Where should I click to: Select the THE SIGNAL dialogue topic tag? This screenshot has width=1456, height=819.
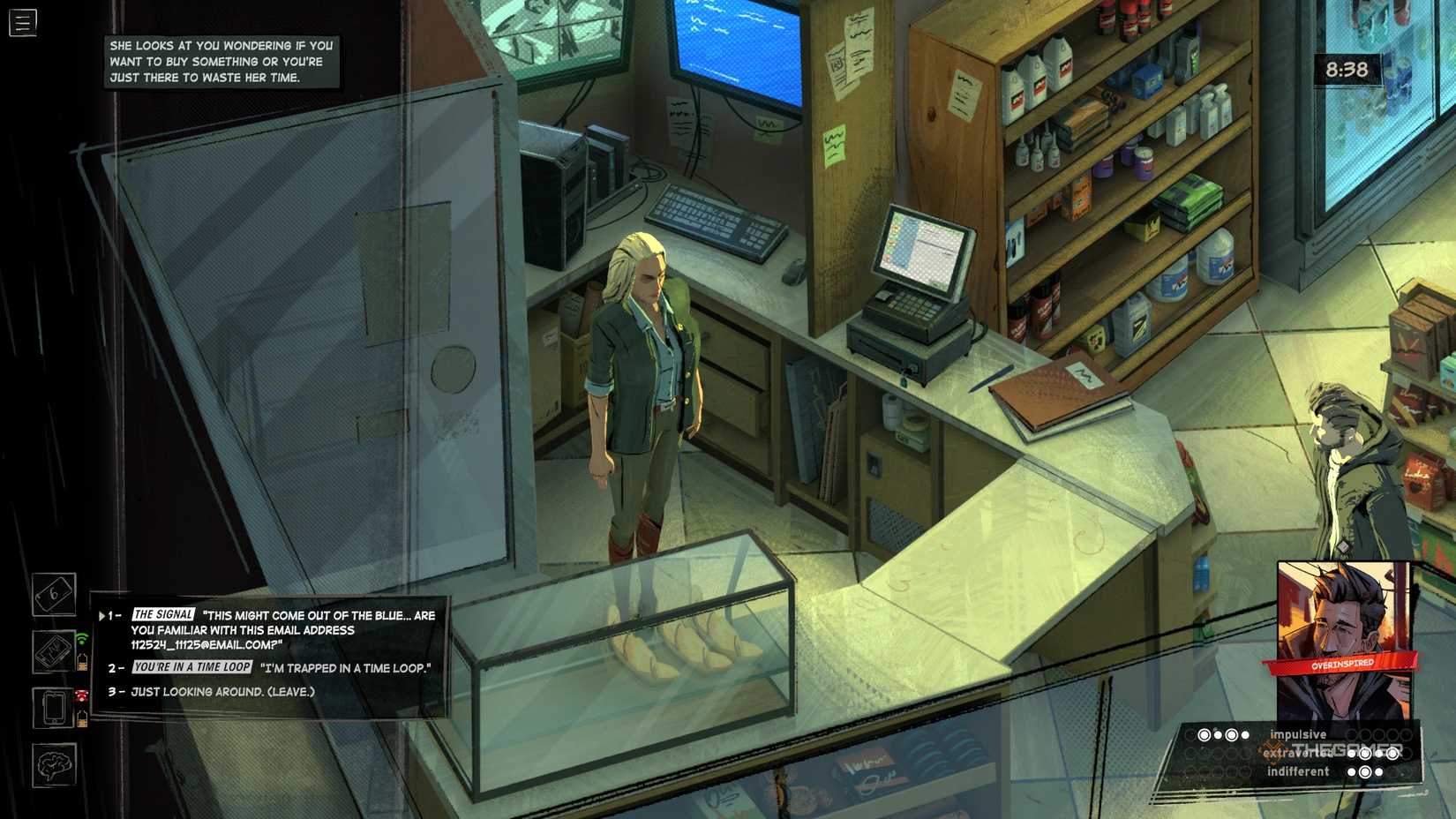(162, 615)
